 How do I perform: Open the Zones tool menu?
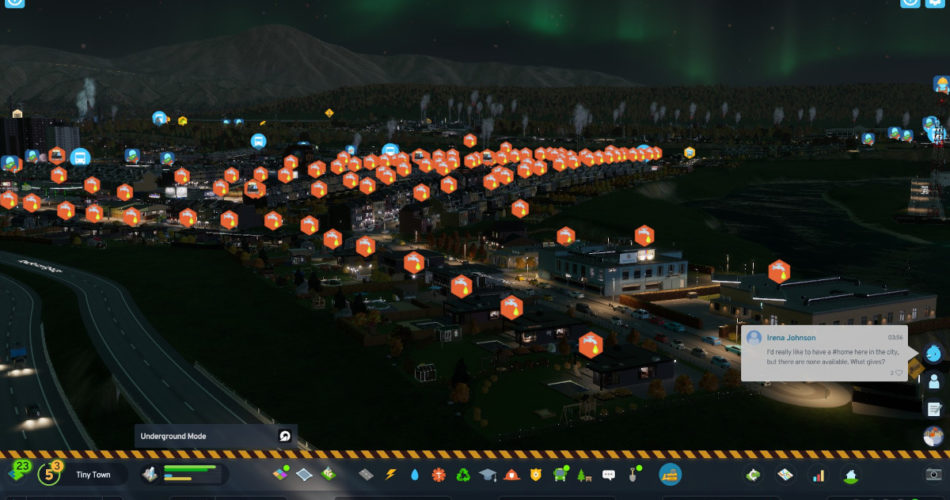tap(282, 474)
